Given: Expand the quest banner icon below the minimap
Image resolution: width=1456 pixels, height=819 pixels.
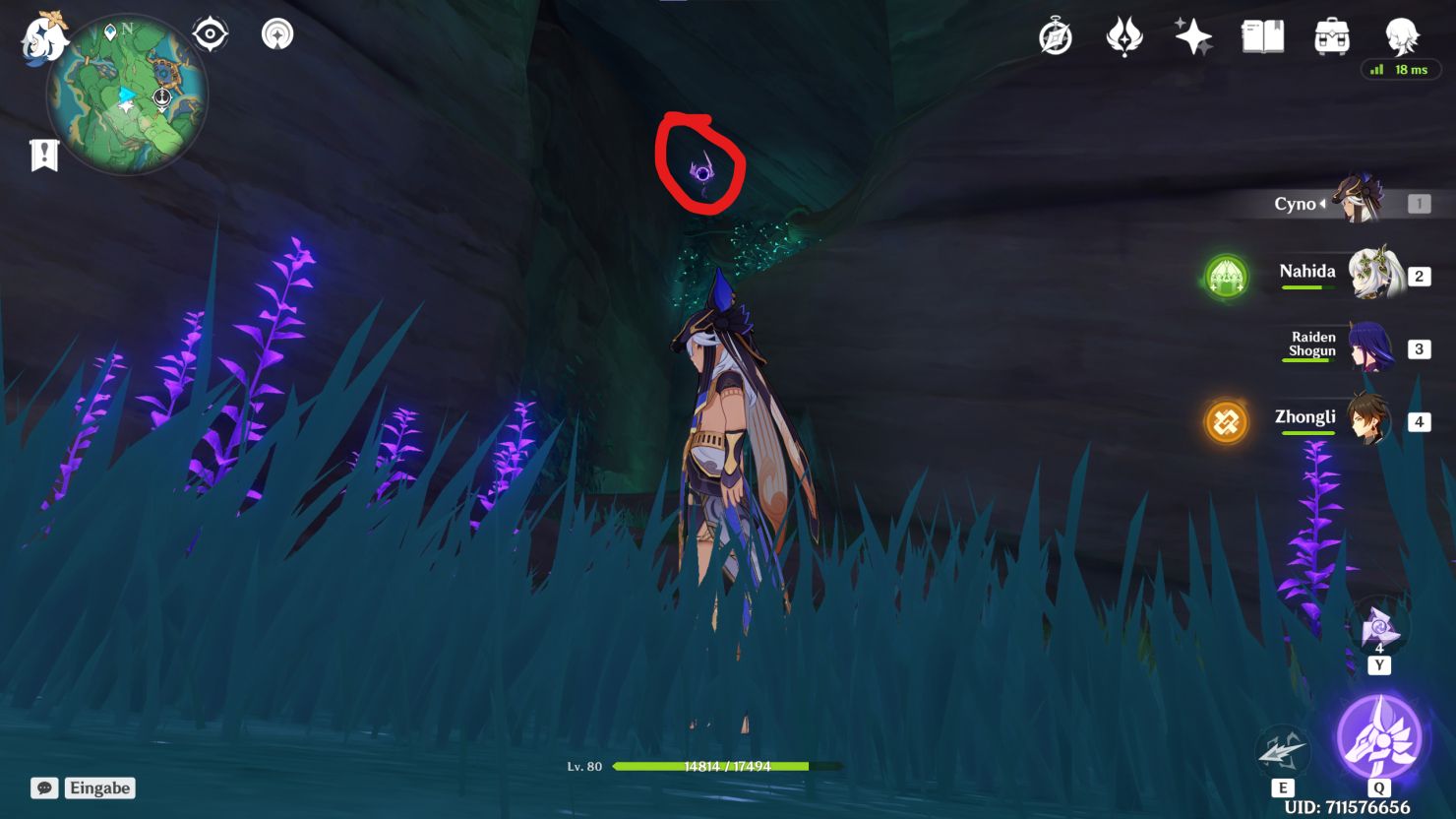Looking at the screenshot, I should [41, 153].
